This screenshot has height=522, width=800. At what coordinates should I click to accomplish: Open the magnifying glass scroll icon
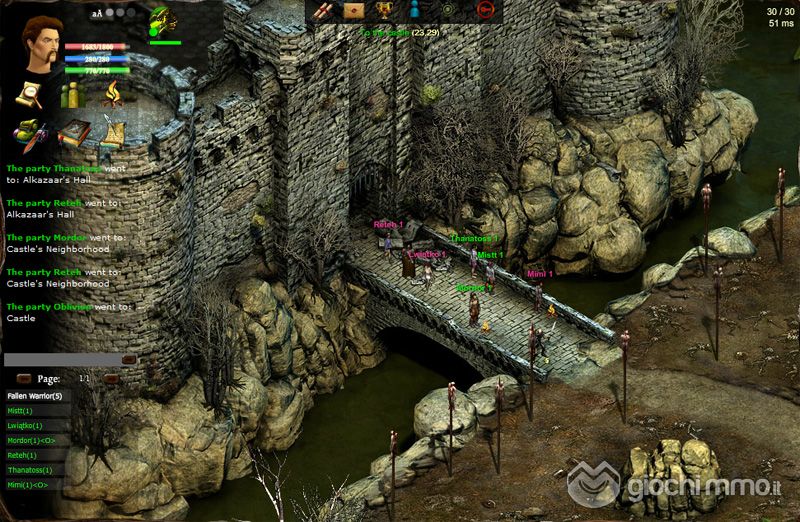click(x=27, y=95)
